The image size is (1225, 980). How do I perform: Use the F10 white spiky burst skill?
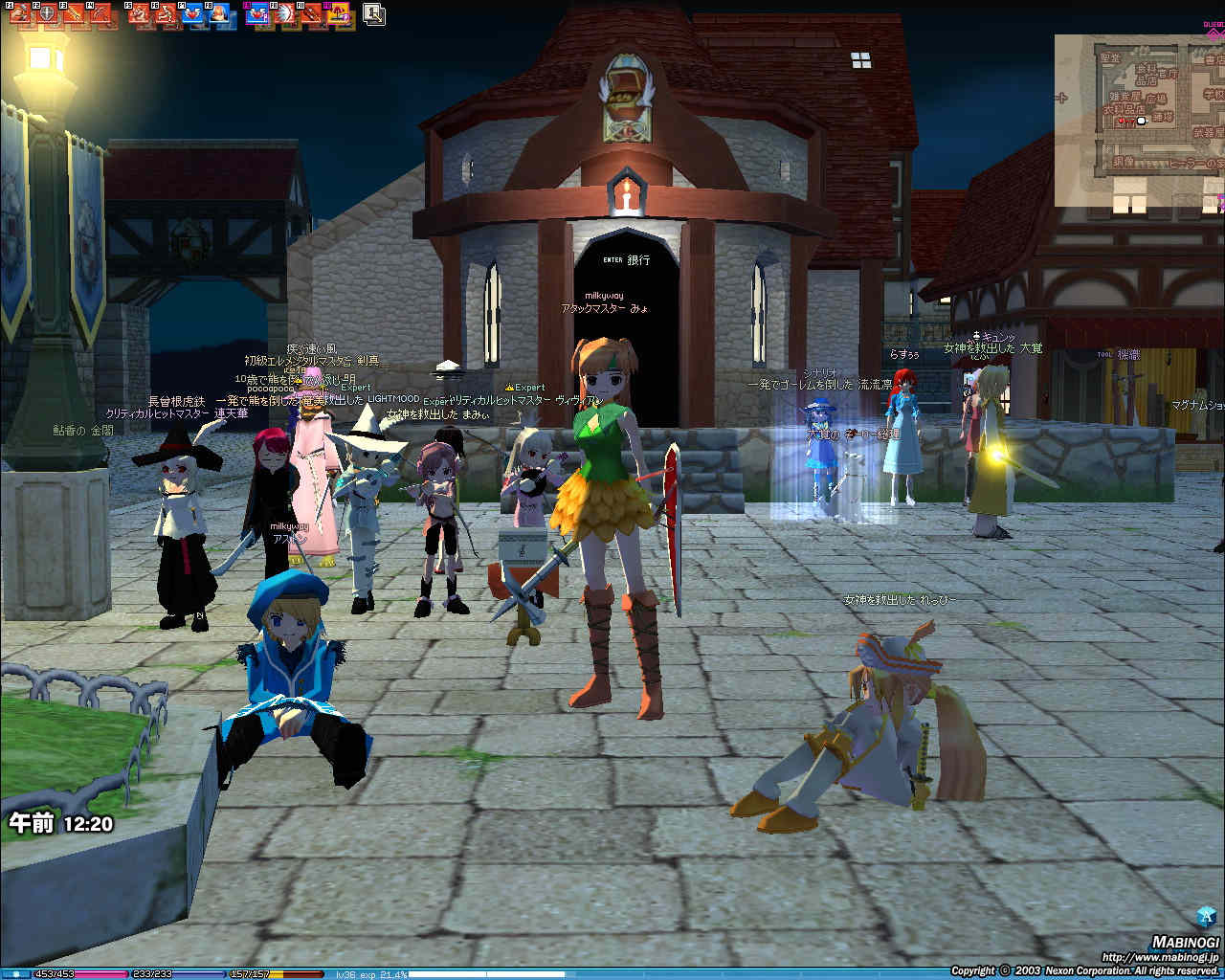pyautogui.click(x=285, y=14)
